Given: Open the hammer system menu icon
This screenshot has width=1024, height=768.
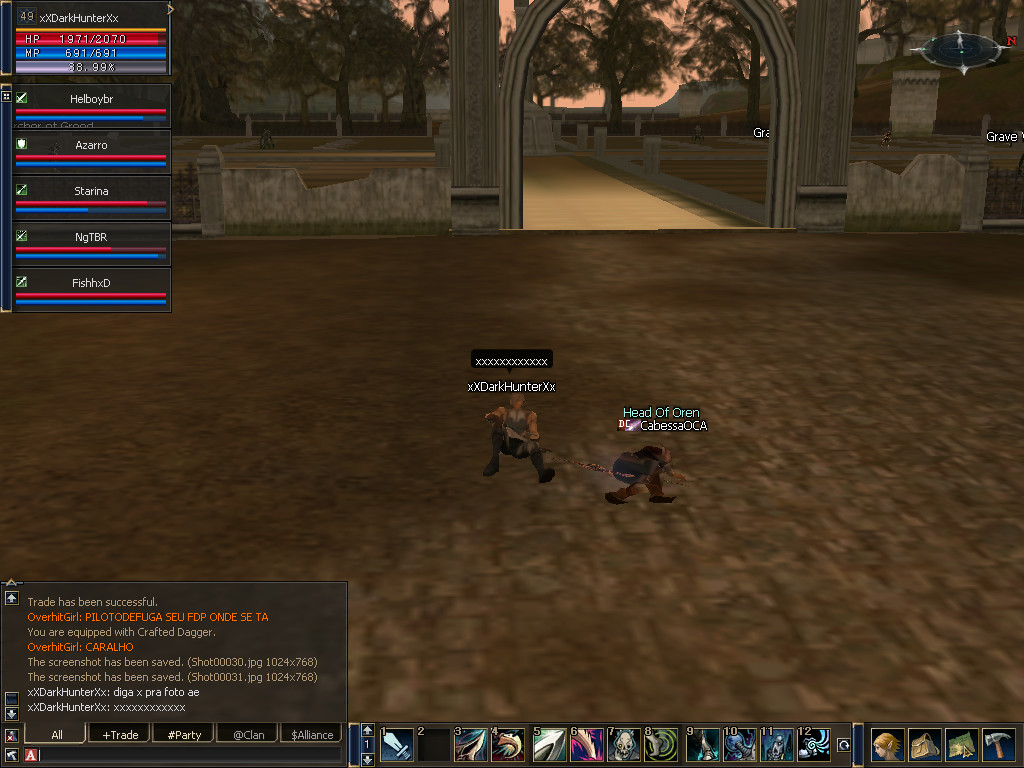Looking at the screenshot, I should click(x=998, y=745).
